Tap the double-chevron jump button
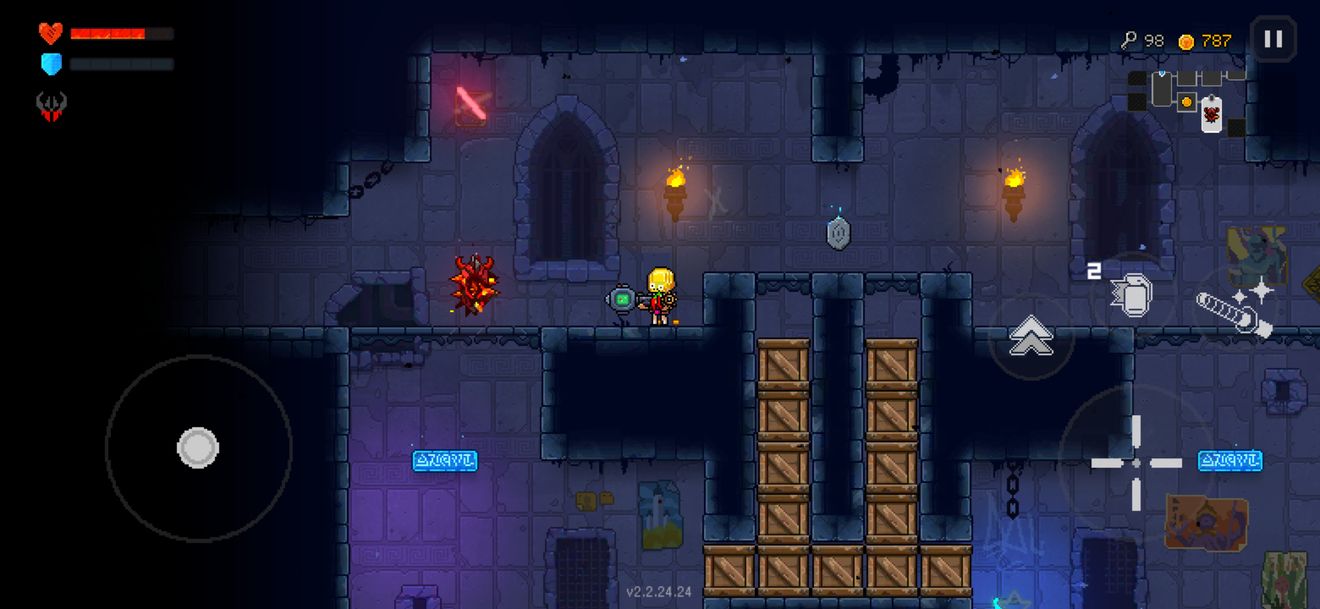The image size is (1320, 609). [1030, 336]
